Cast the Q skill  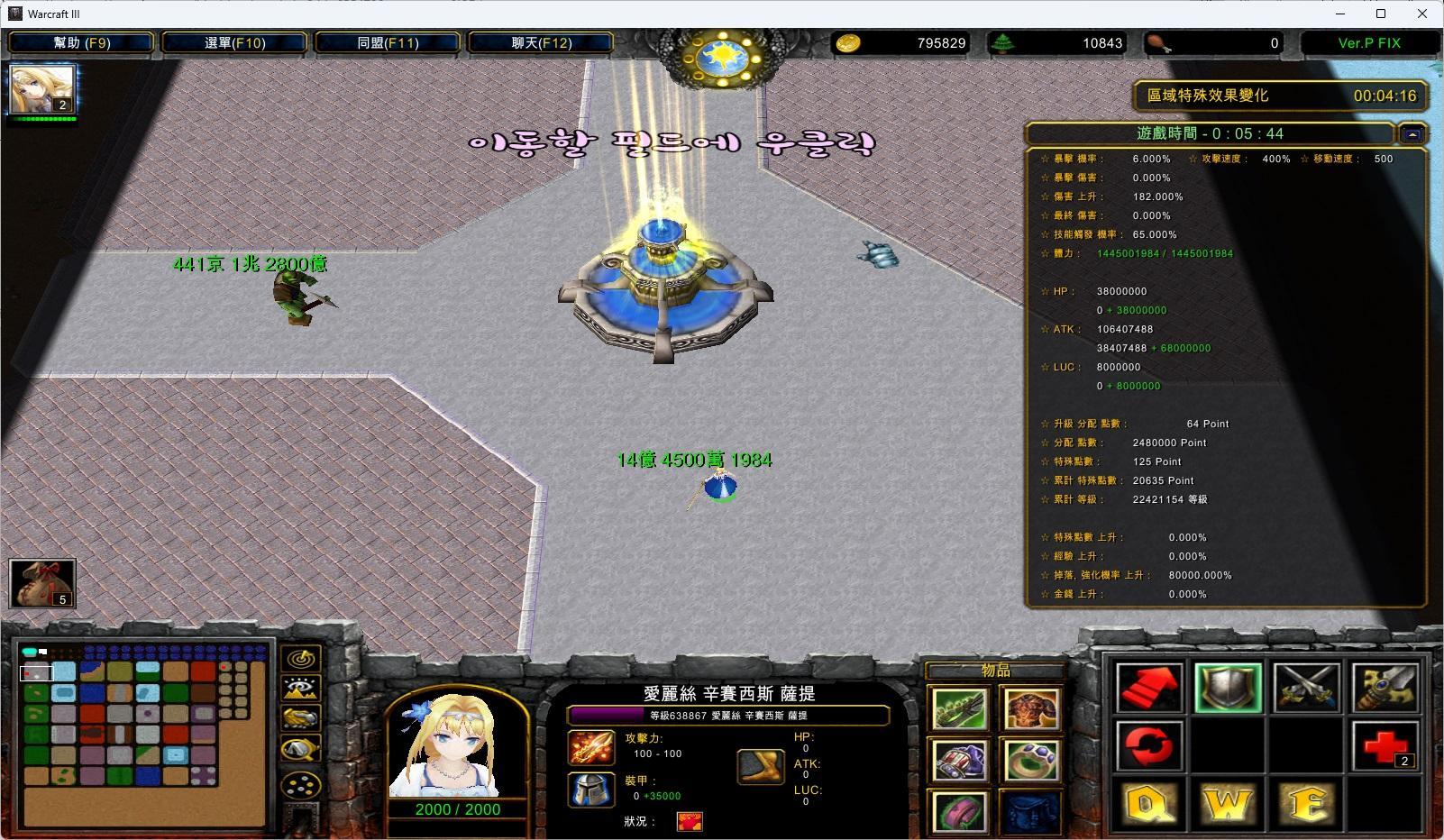[1148, 805]
